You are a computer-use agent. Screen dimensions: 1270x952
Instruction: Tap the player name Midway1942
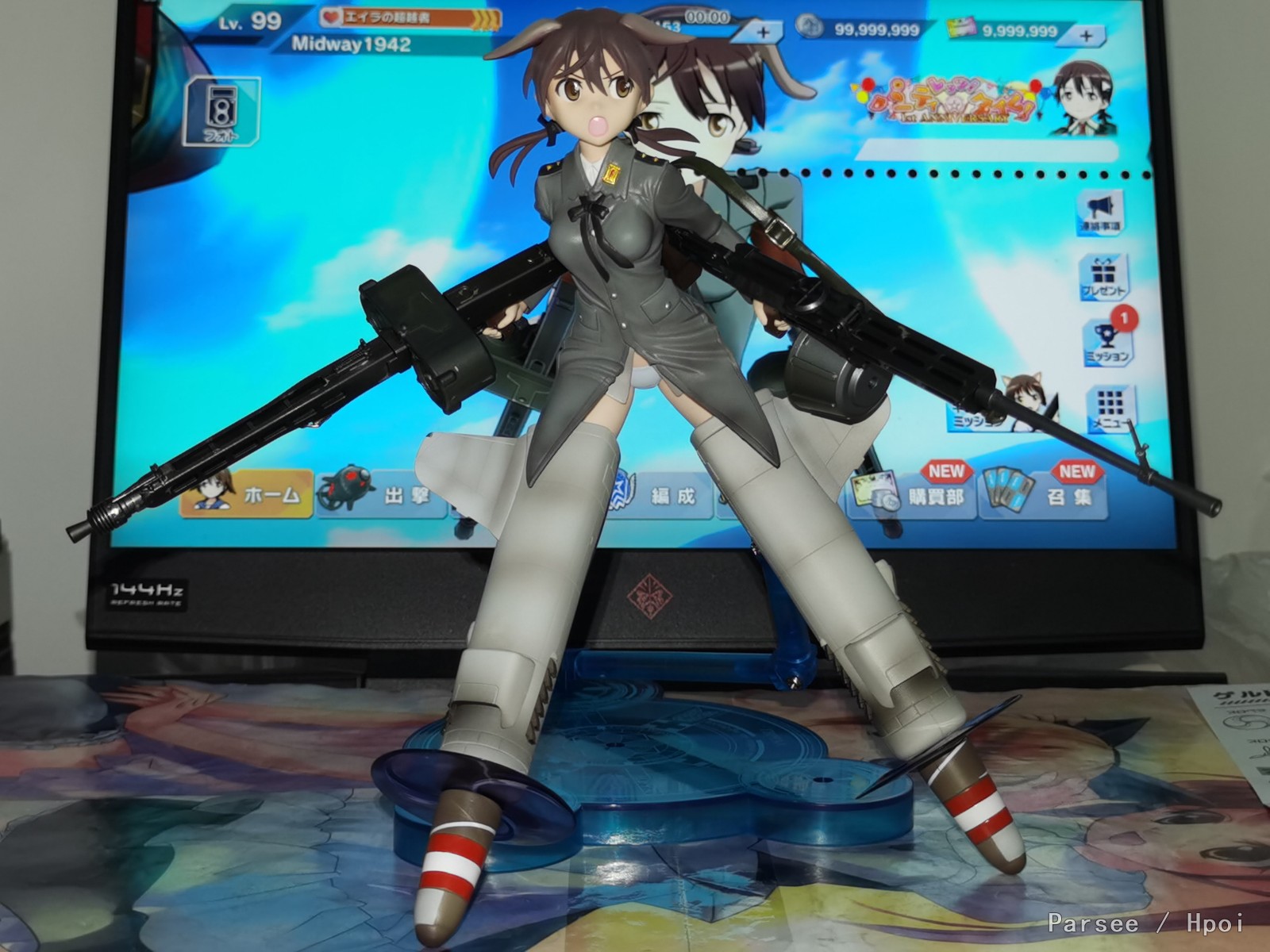click(351, 44)
